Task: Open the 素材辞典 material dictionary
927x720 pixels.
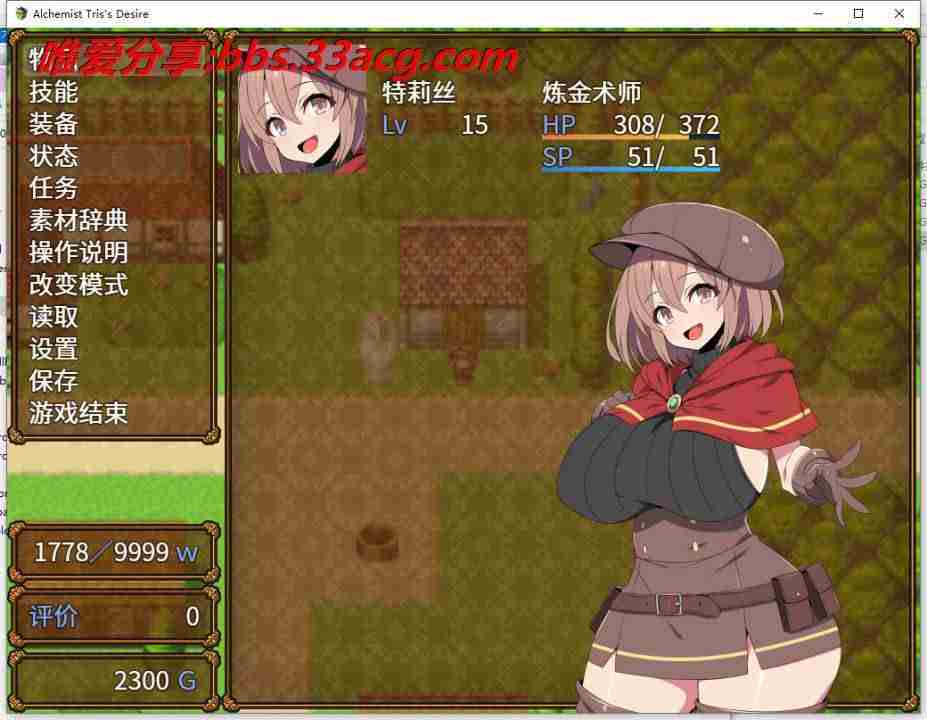Action: (x=79, y=220)
